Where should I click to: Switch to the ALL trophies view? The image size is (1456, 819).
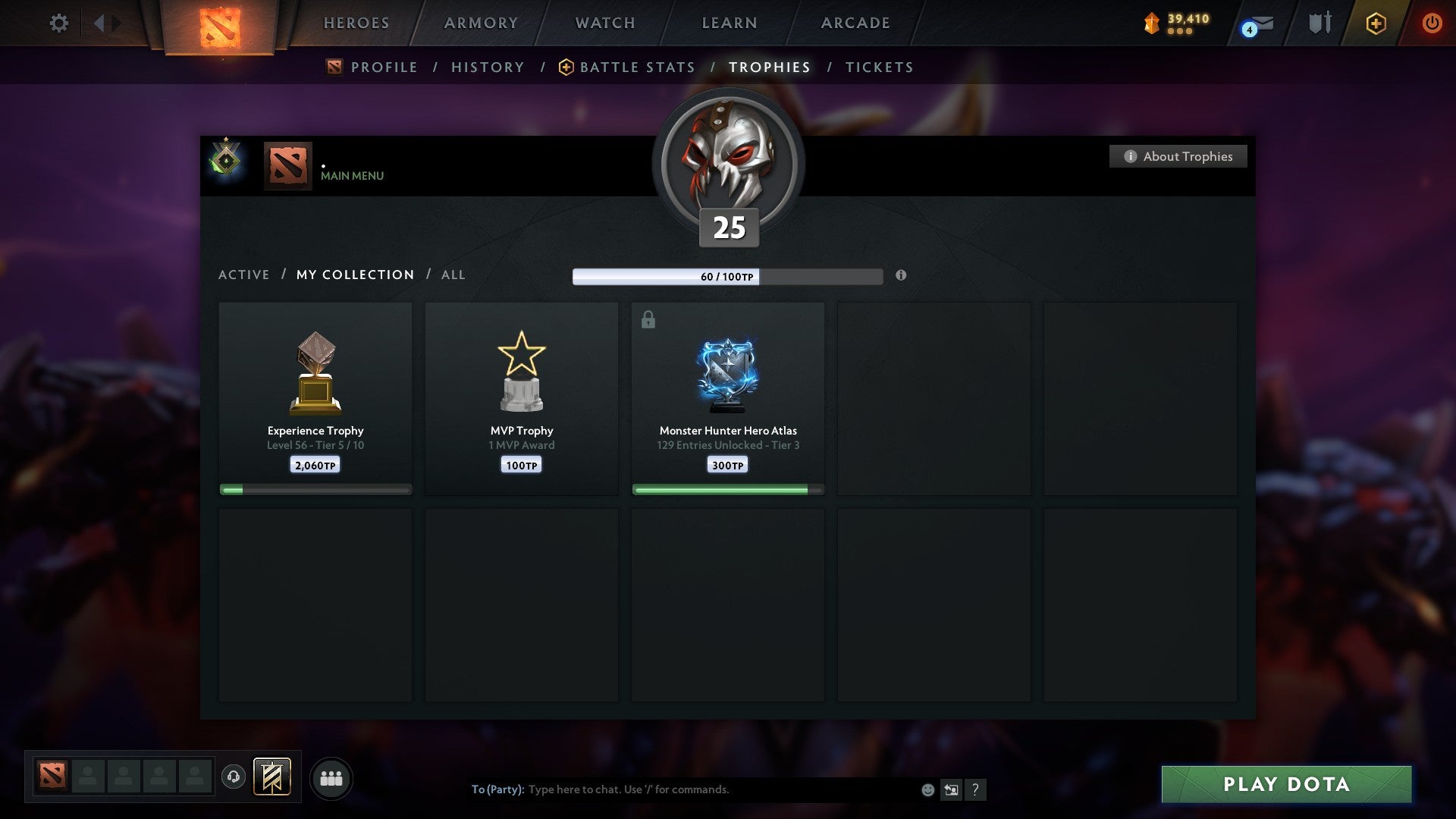pos(453,275)
